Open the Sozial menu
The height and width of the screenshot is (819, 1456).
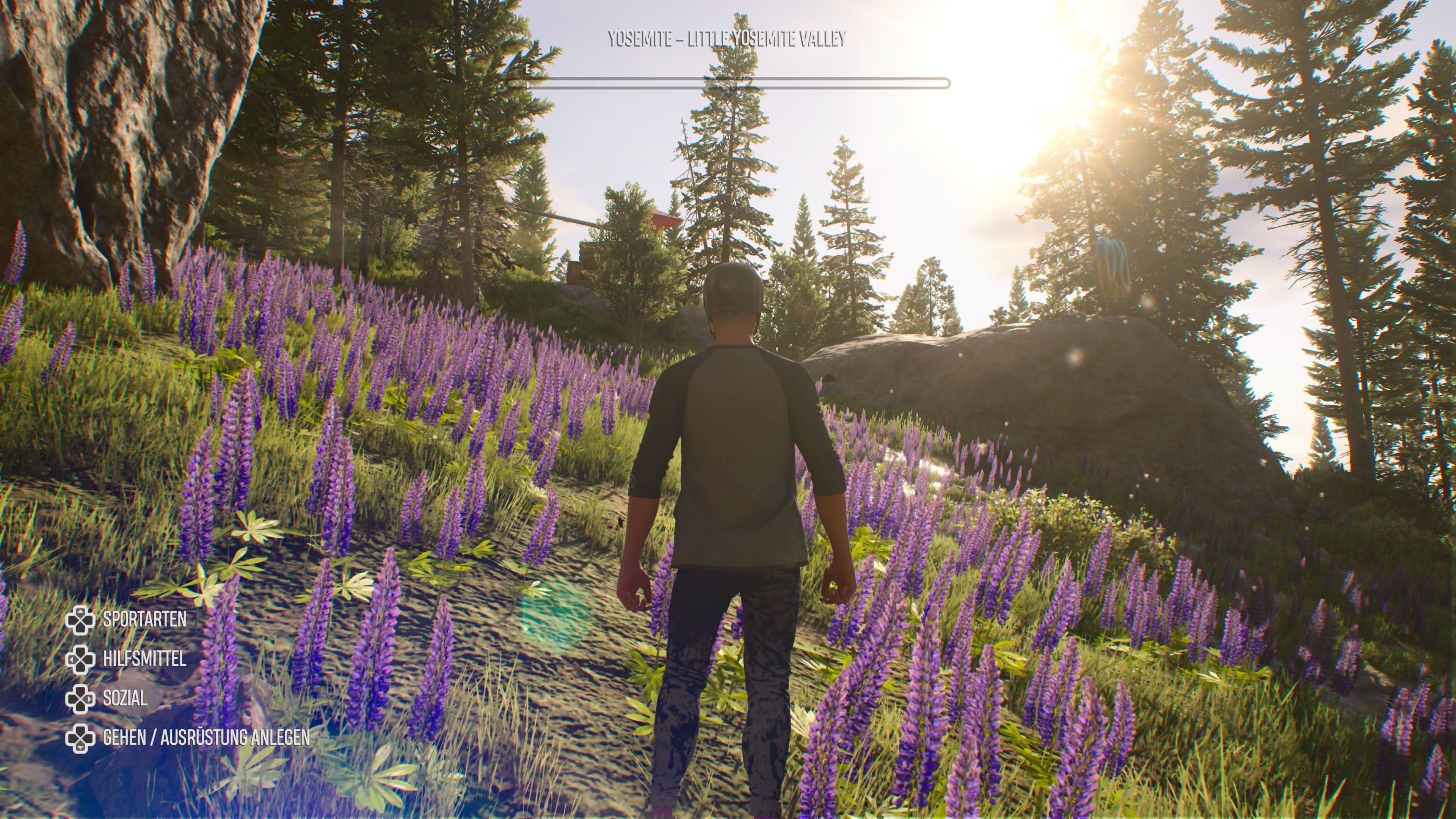click(124, 698)
